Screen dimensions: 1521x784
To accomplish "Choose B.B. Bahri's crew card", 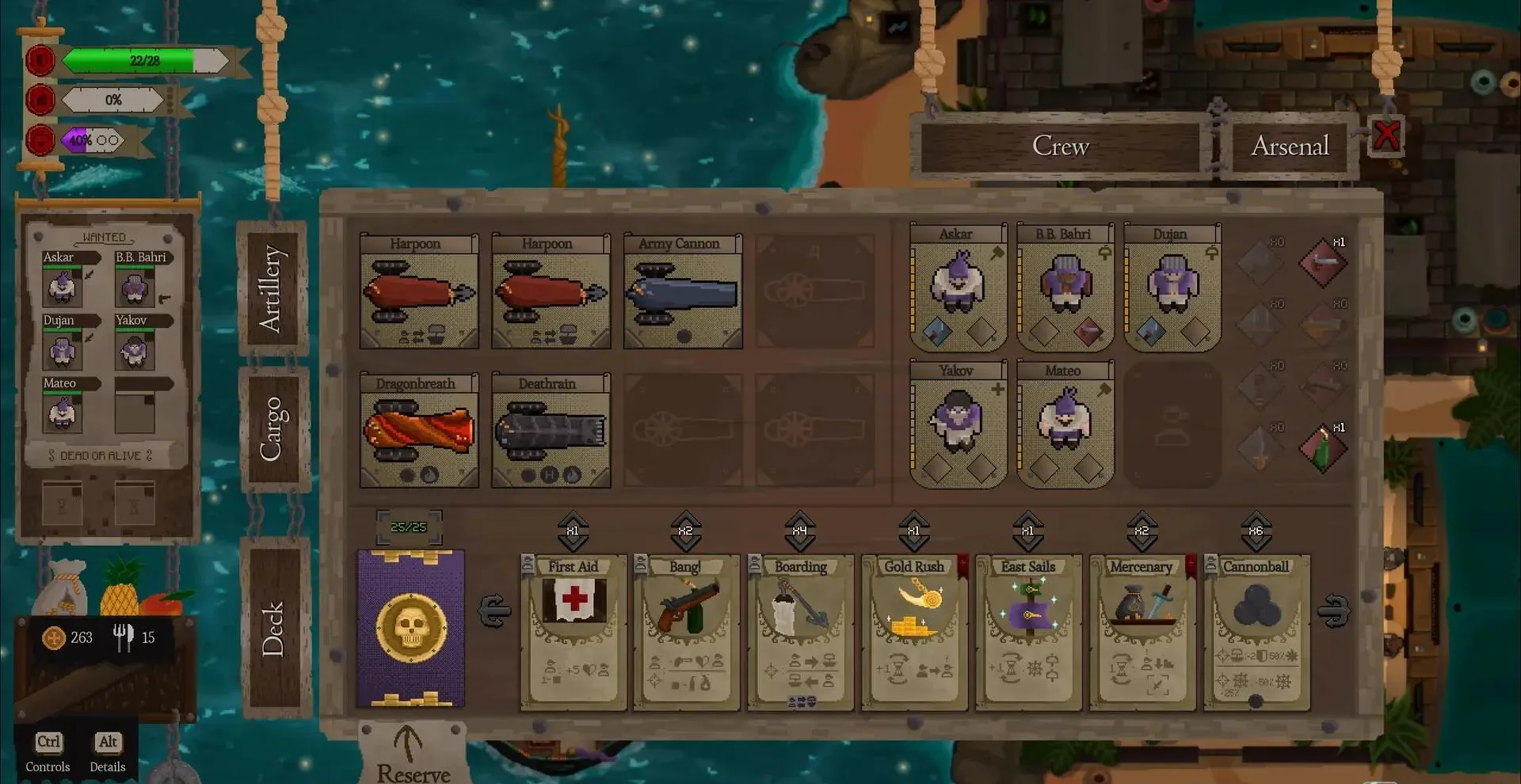I will 1065,287.
